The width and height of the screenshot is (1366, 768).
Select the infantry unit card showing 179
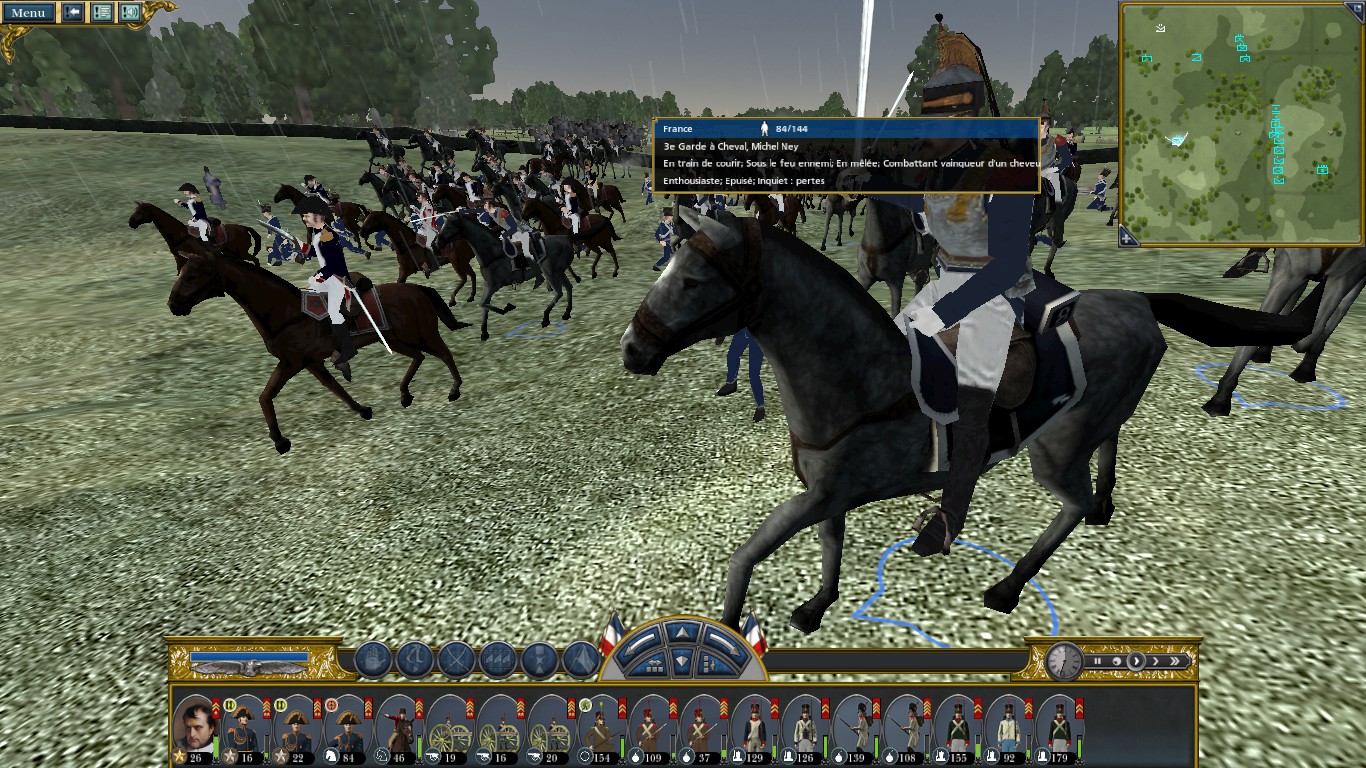1058,725
